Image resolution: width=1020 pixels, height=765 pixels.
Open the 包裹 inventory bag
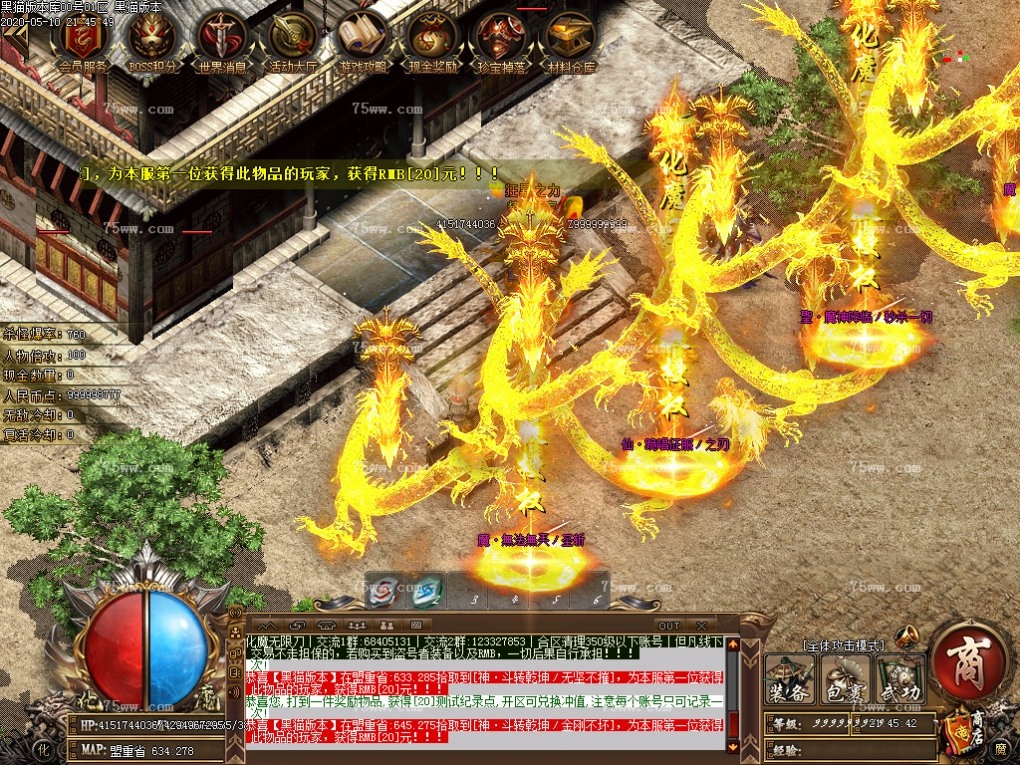[x=845, y=679]
